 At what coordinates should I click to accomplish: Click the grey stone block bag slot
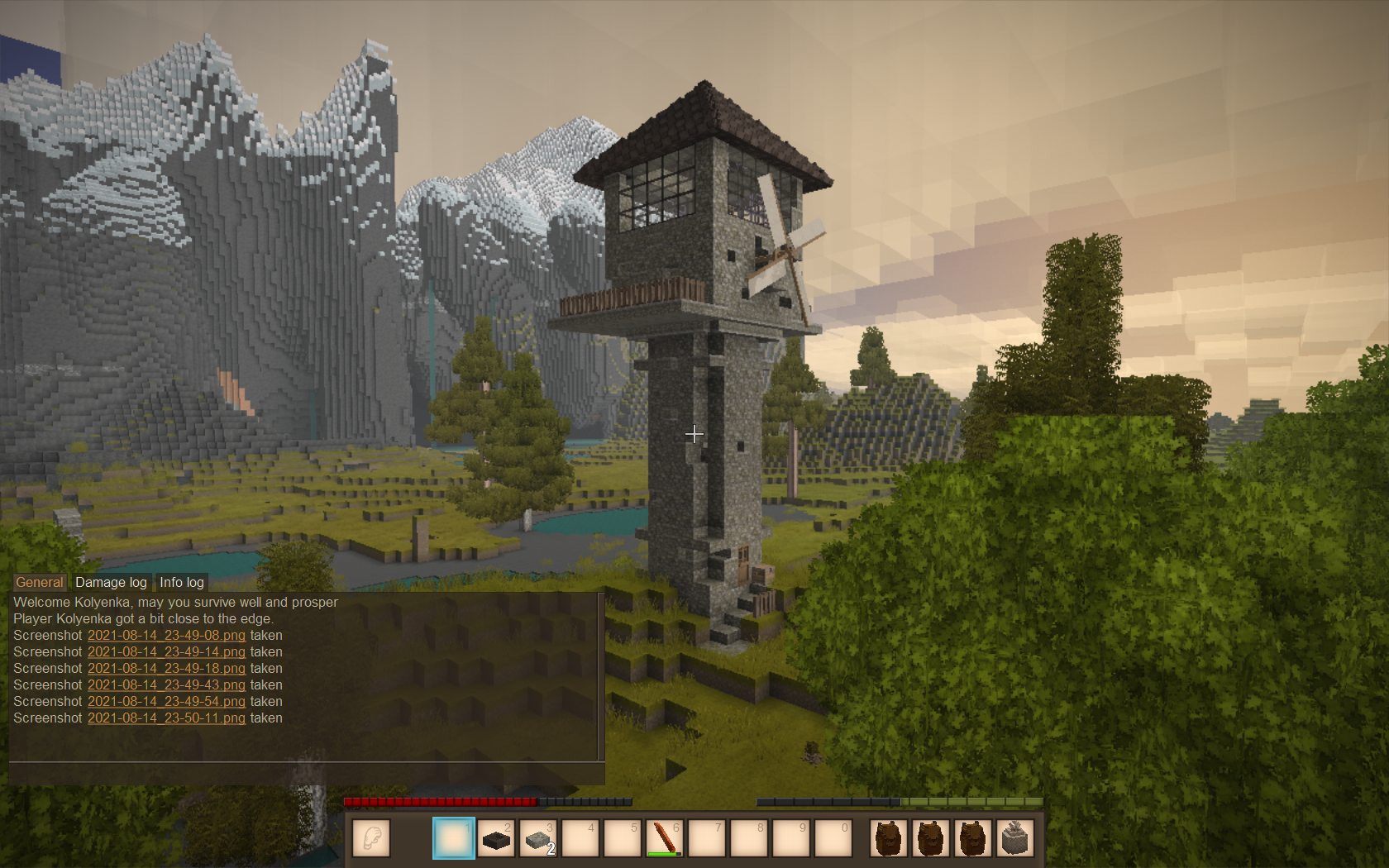[x=1015, y=838]
